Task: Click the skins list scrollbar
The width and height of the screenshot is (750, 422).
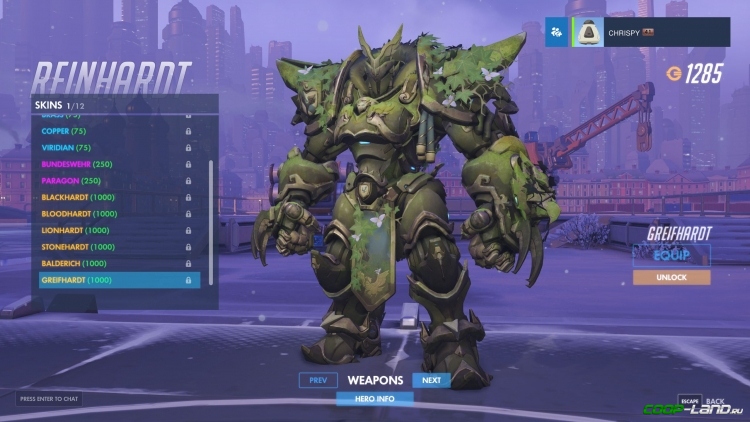Action: click(210, 200)
